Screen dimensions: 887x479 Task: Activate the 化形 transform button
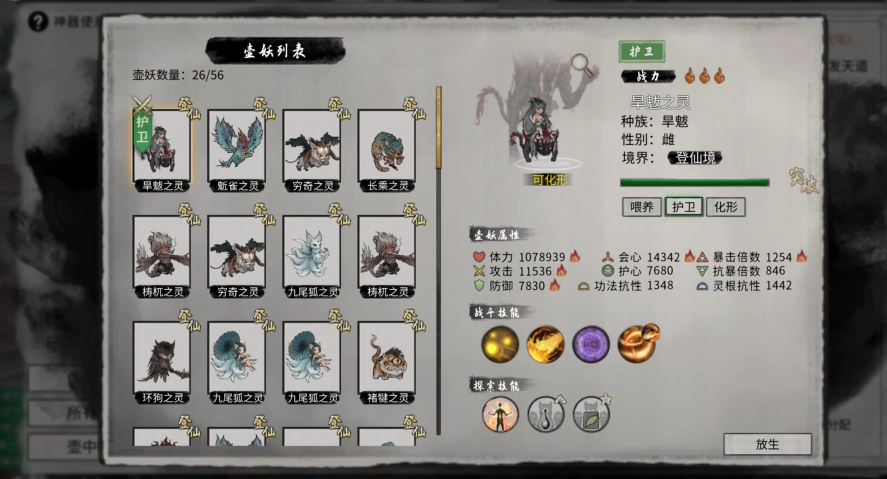[x=725, y=207]
